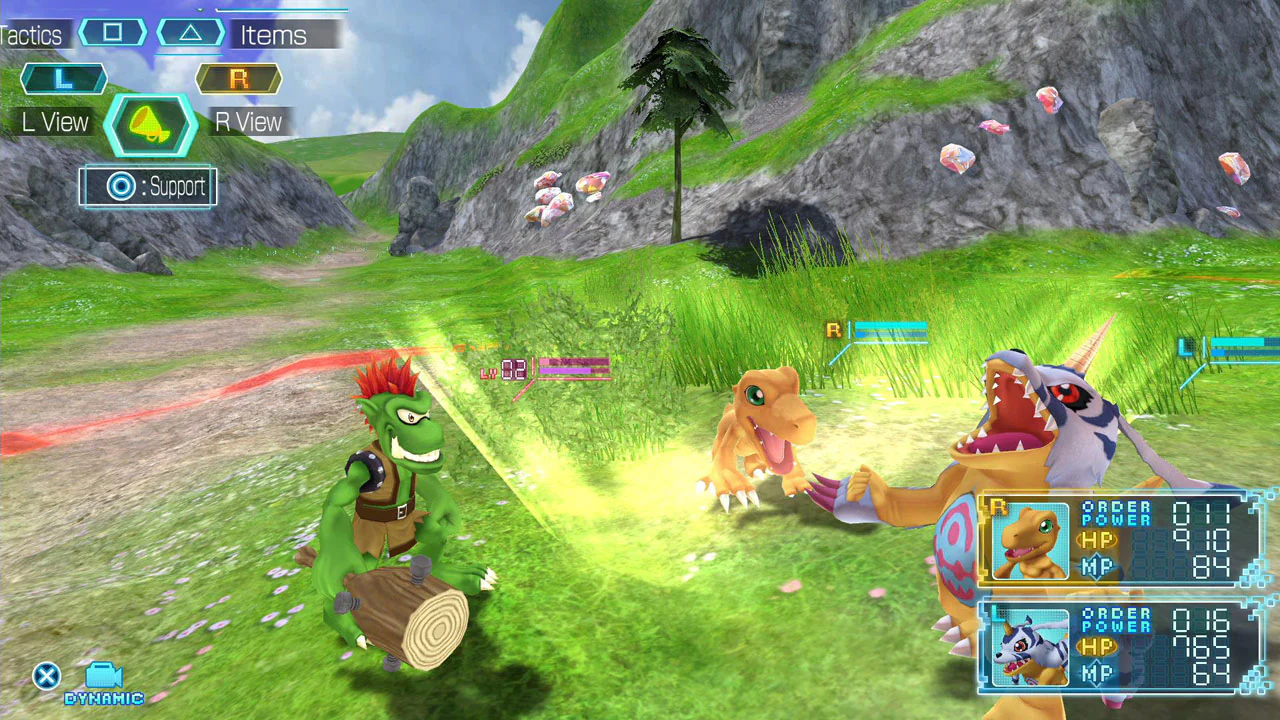Image resolution: width=1280 pixels, height=720 pixels.
Task: Toggle the R View camera
Action: click(x=246, y=122)
